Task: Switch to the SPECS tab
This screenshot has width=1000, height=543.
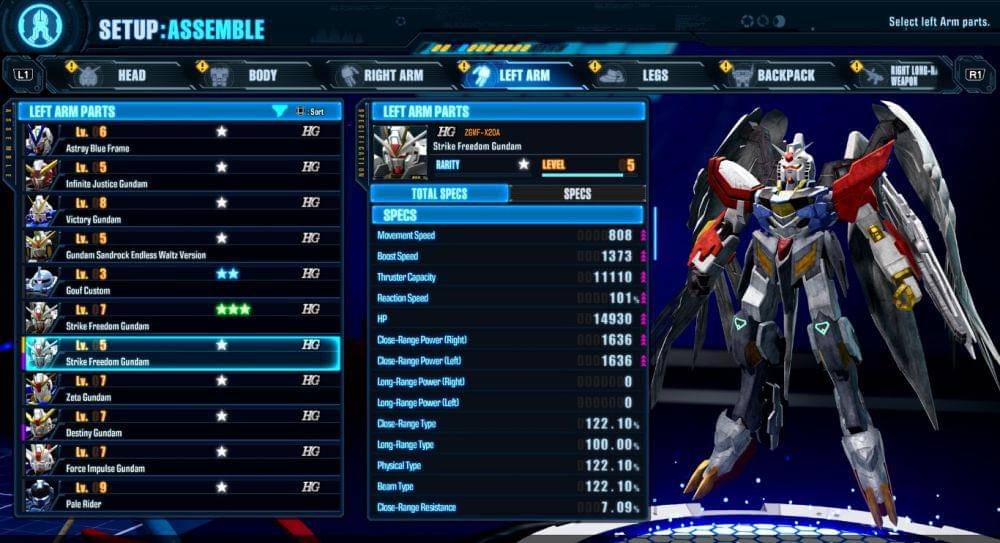Action: pyautogui.click(x=577, y=194)
